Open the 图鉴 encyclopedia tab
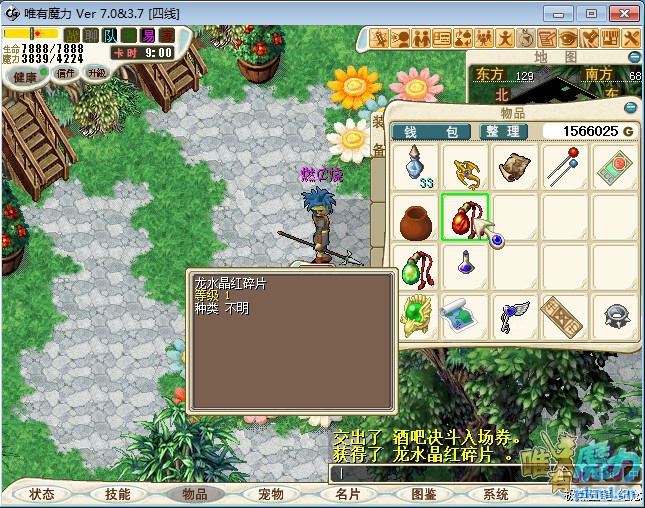 423,494
